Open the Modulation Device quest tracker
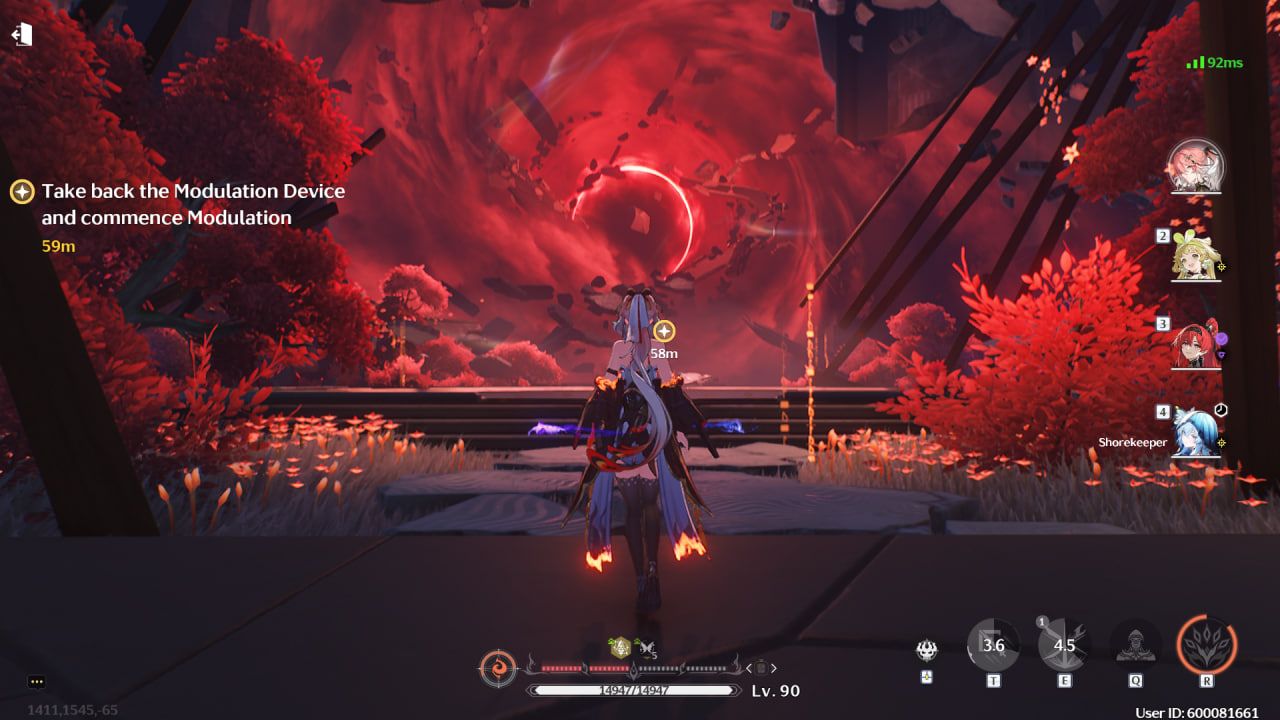 point(193,204)
